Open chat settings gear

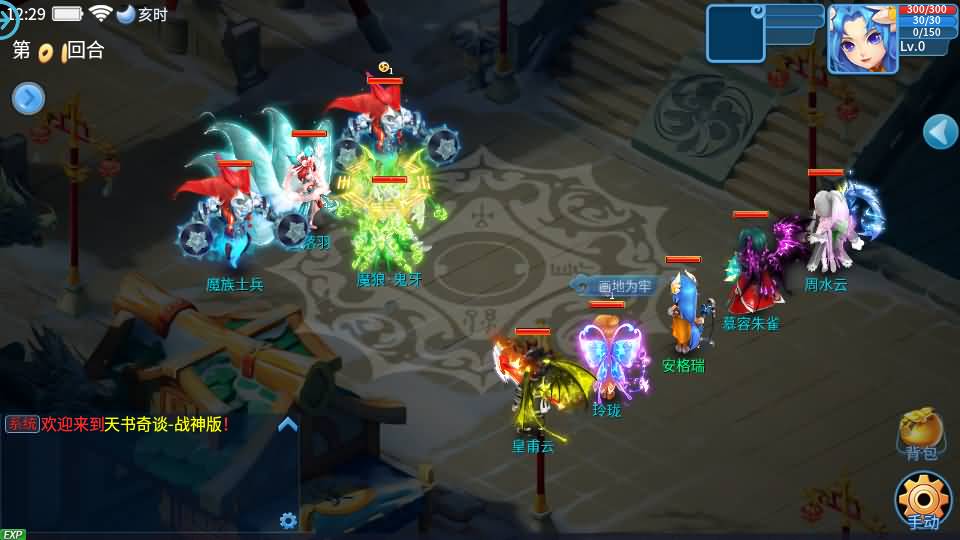pyautogui.click(x=288, y=520)
